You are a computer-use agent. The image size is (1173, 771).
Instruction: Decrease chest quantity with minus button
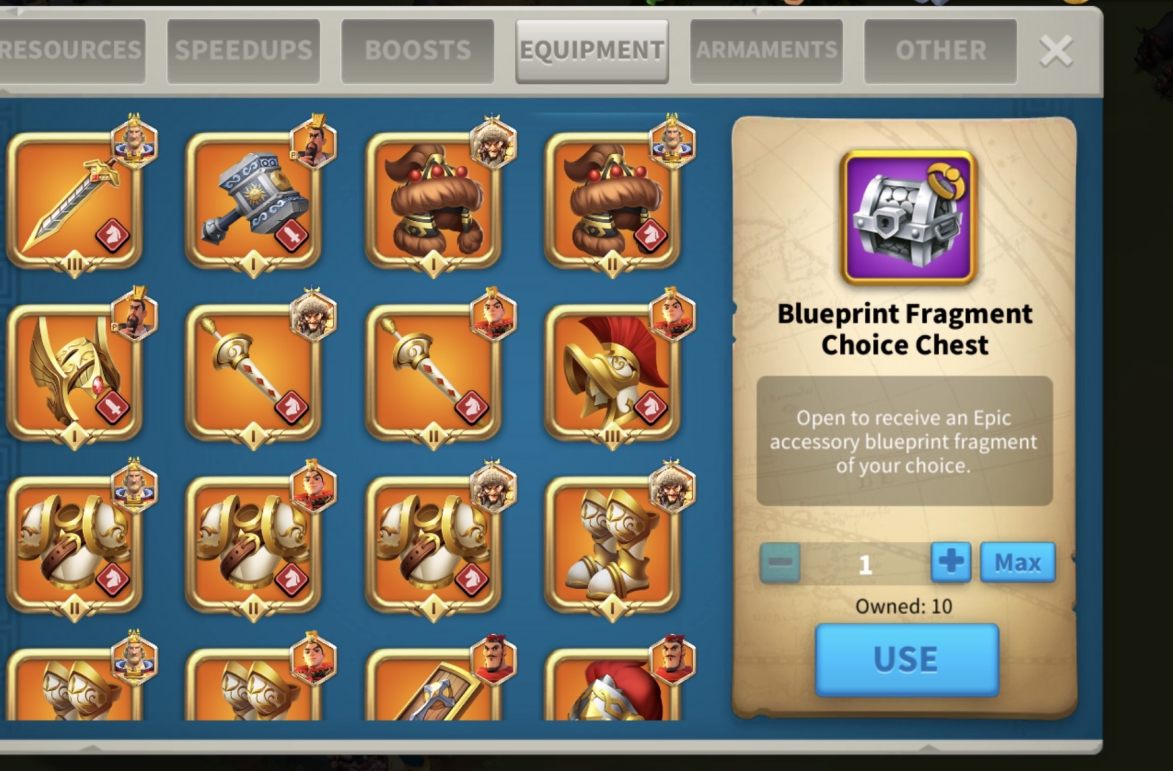[x=780, y=563]
